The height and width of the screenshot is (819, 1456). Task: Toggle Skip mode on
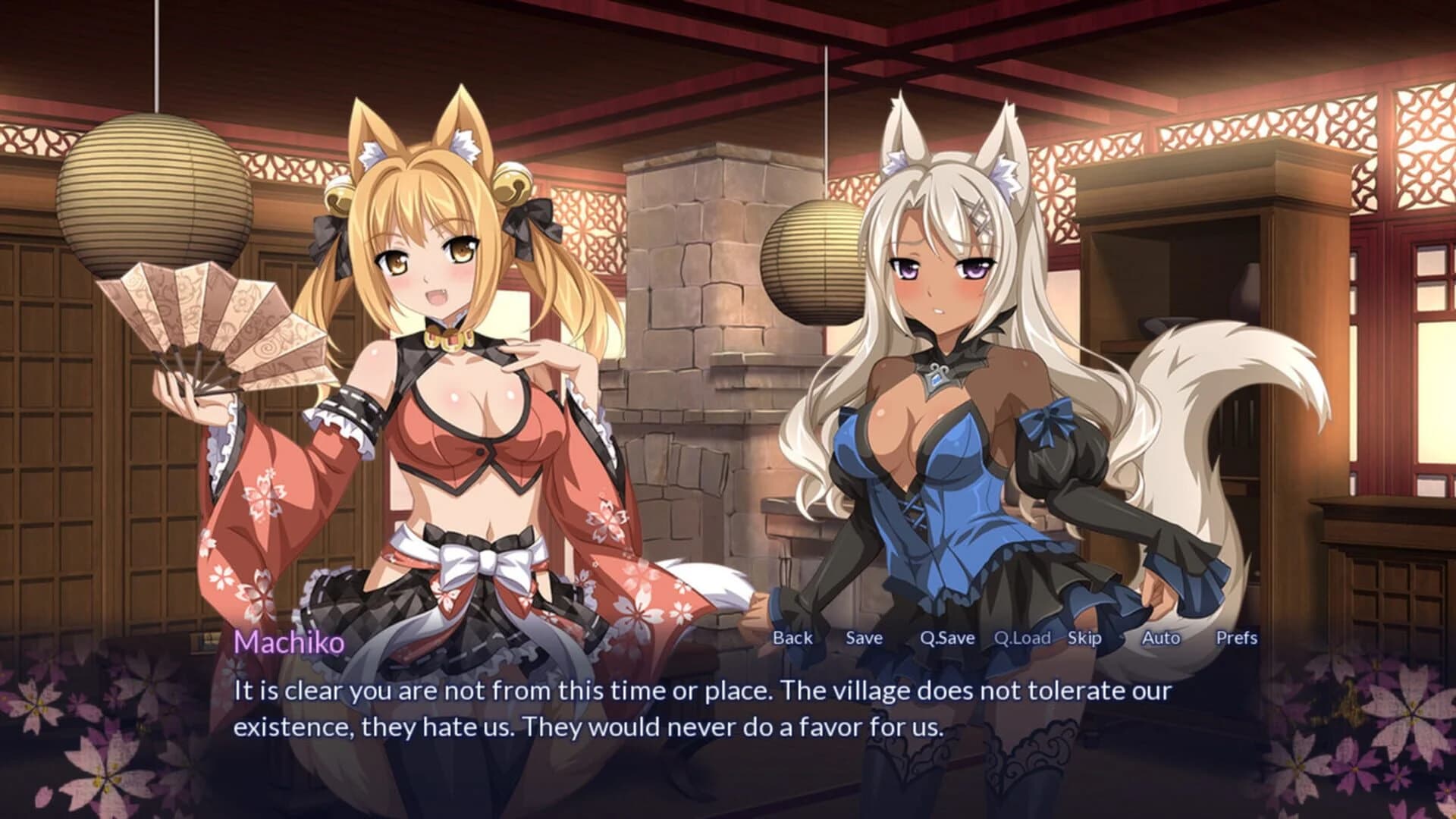coord(1086,638)
